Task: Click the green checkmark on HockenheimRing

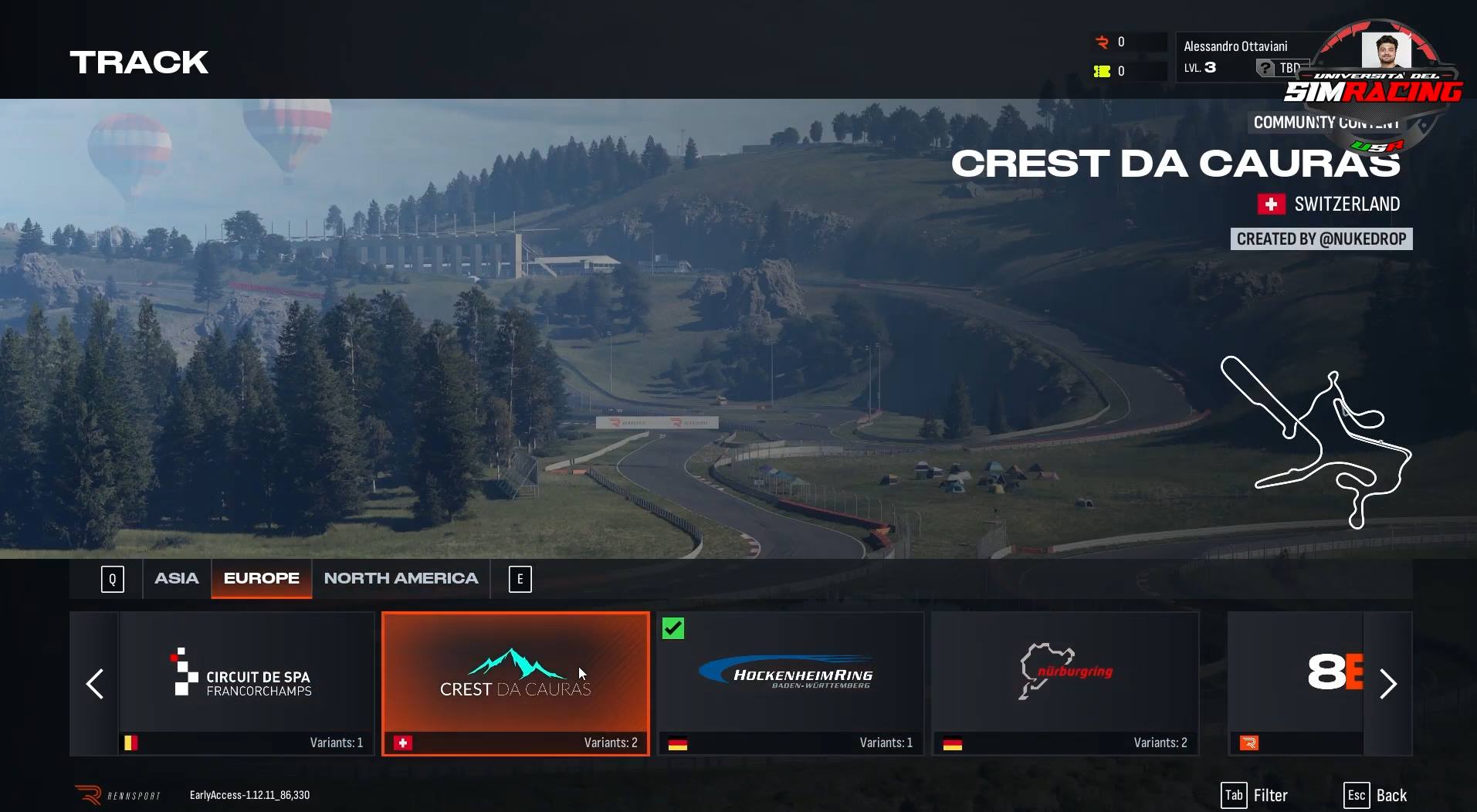Action: [x=672, y=628]
